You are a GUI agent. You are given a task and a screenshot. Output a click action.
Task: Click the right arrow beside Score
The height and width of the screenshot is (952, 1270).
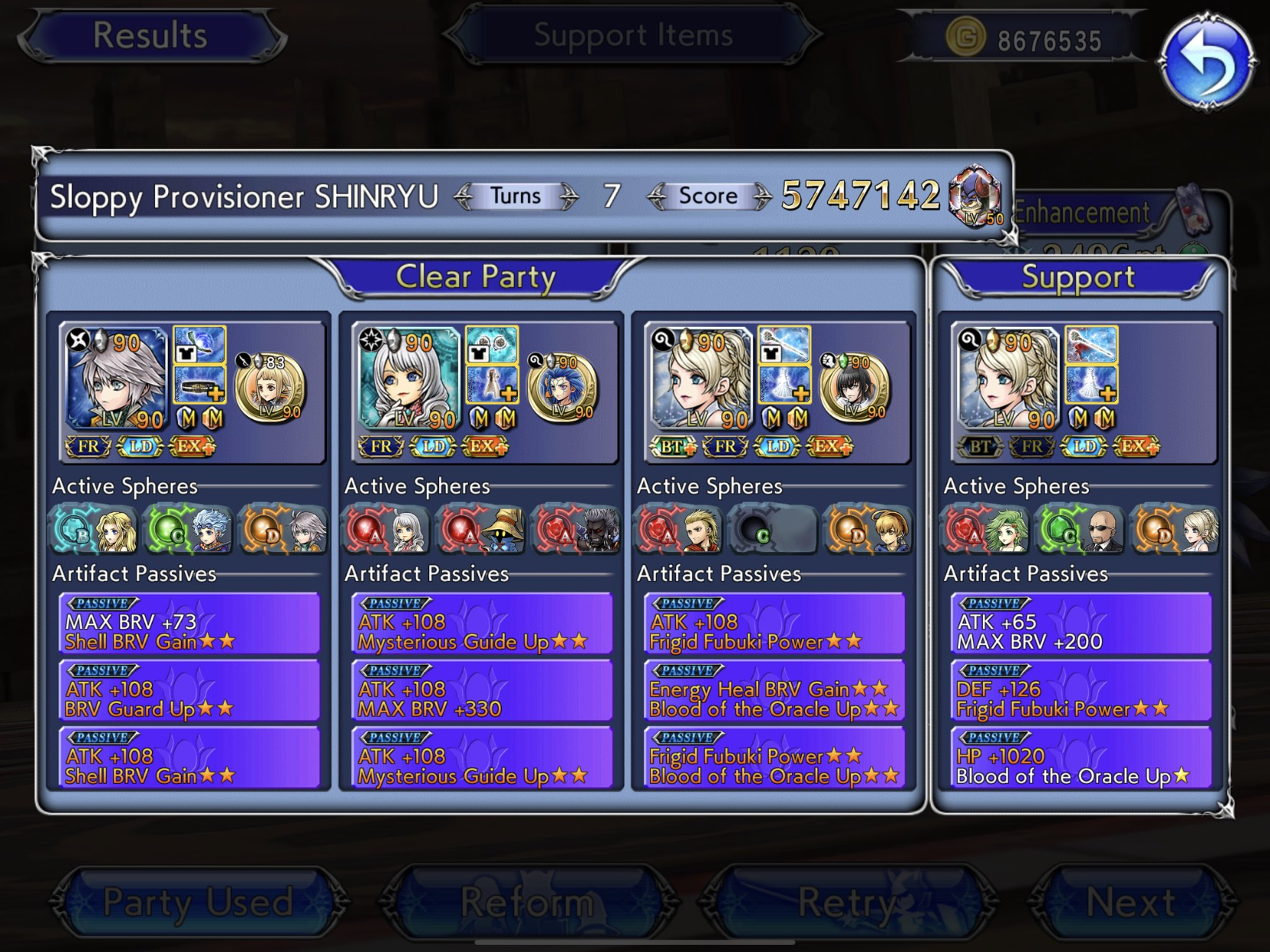click(x=762, y=197)
